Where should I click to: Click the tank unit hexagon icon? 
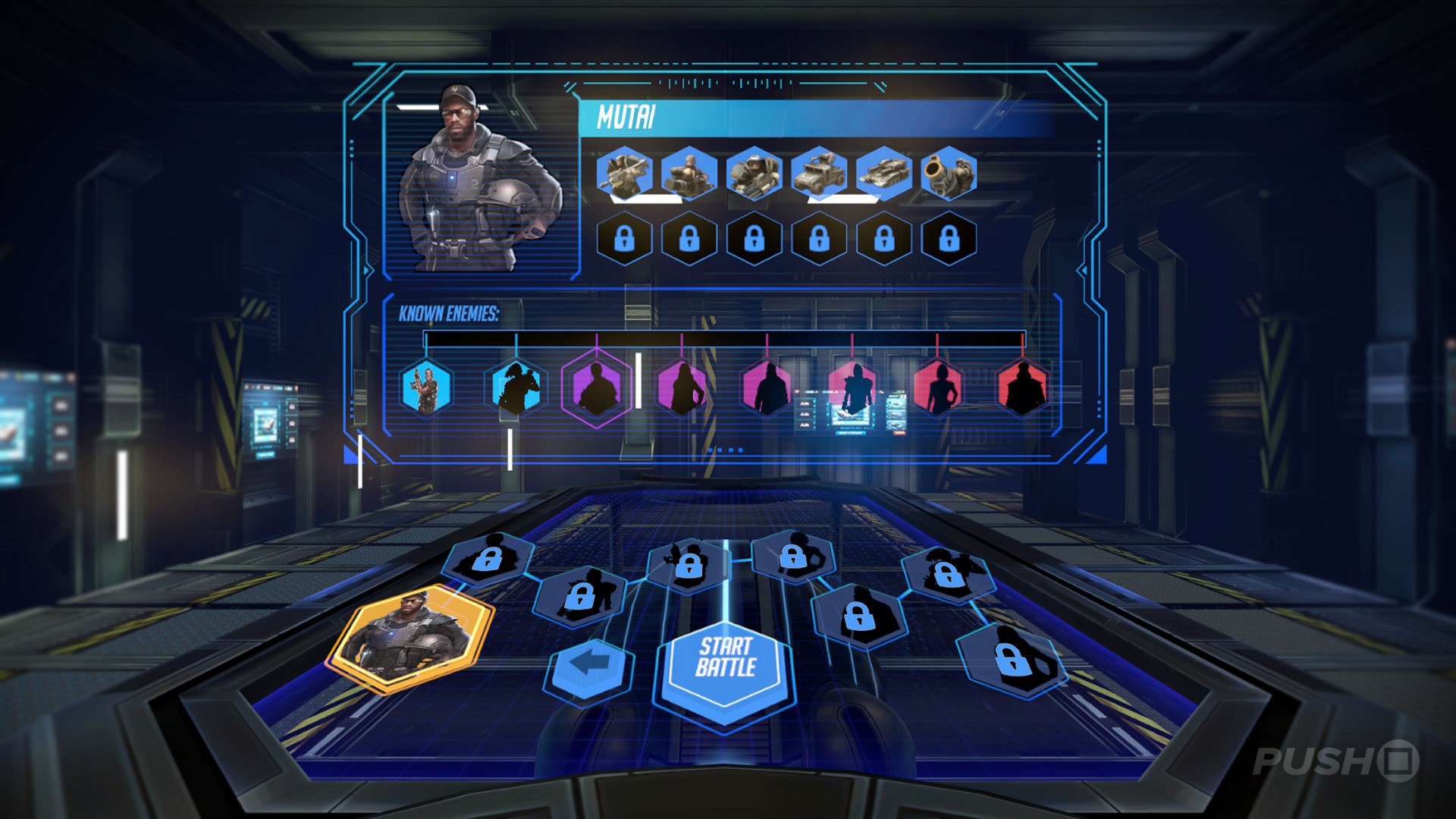(x=881, y=176)
